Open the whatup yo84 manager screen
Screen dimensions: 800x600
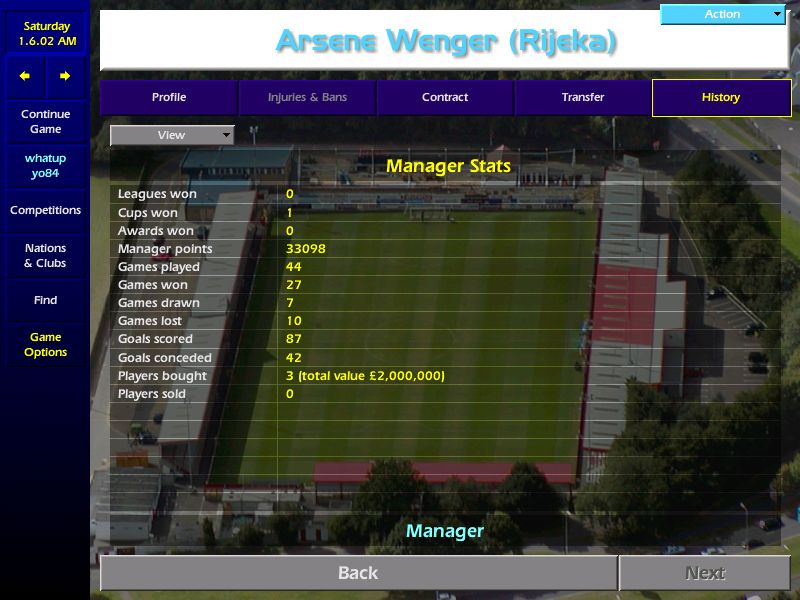45,166
